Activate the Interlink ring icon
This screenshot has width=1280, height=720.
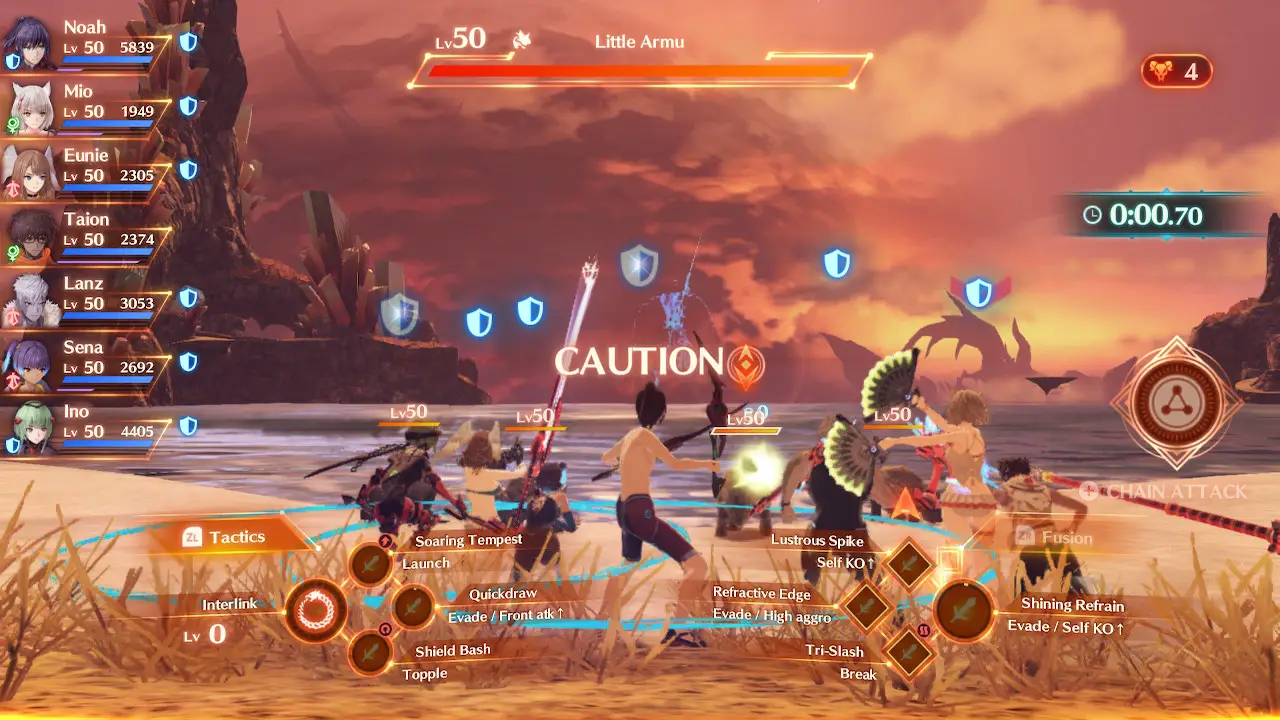[315, 610]
